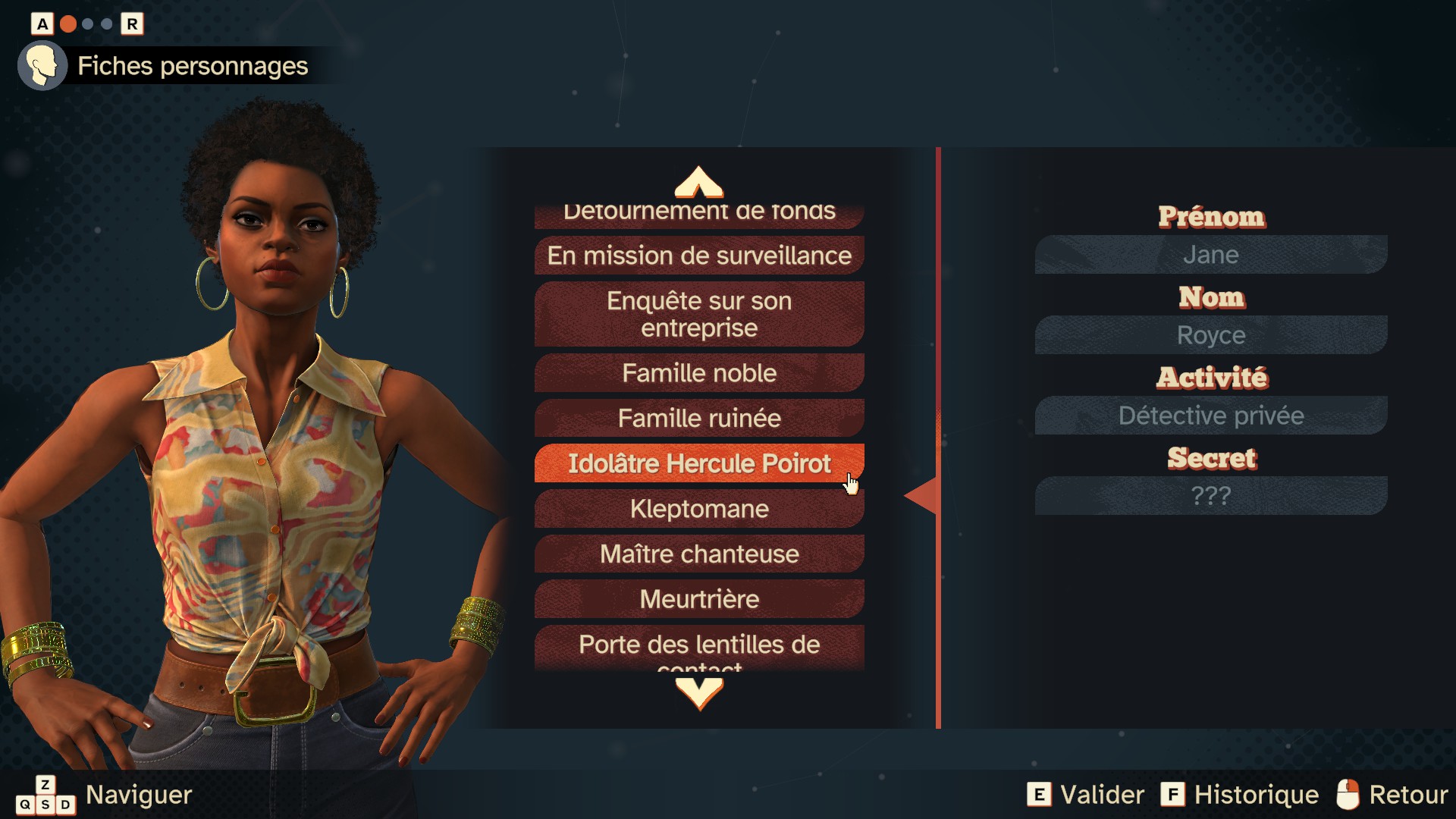The width and height of the screenshot is (1456, 819).
Task: Open the Historique log
Action: pyautogui.click(x=1240, y=795)
